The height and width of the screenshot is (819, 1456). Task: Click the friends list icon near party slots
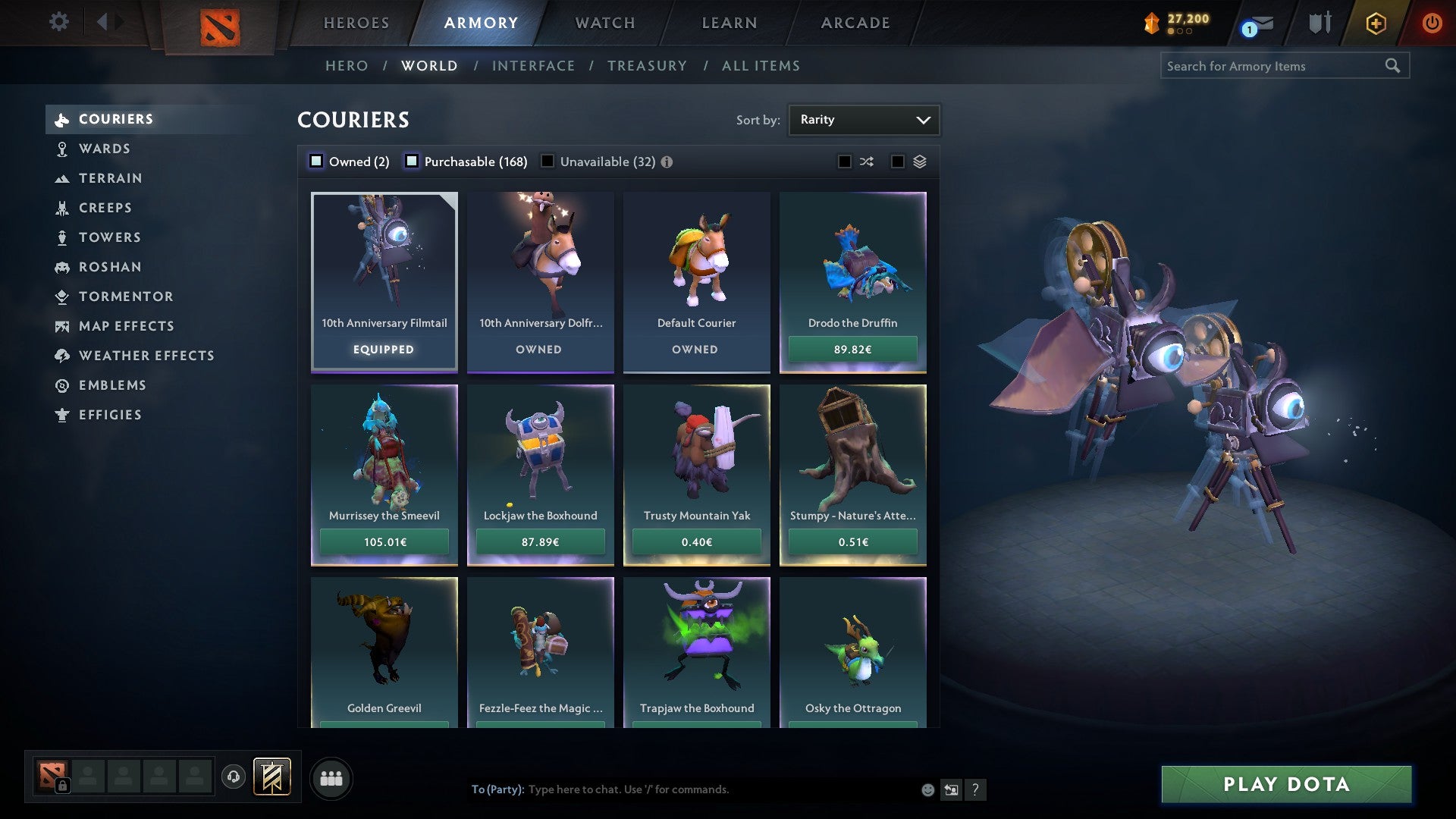[331, 777]
